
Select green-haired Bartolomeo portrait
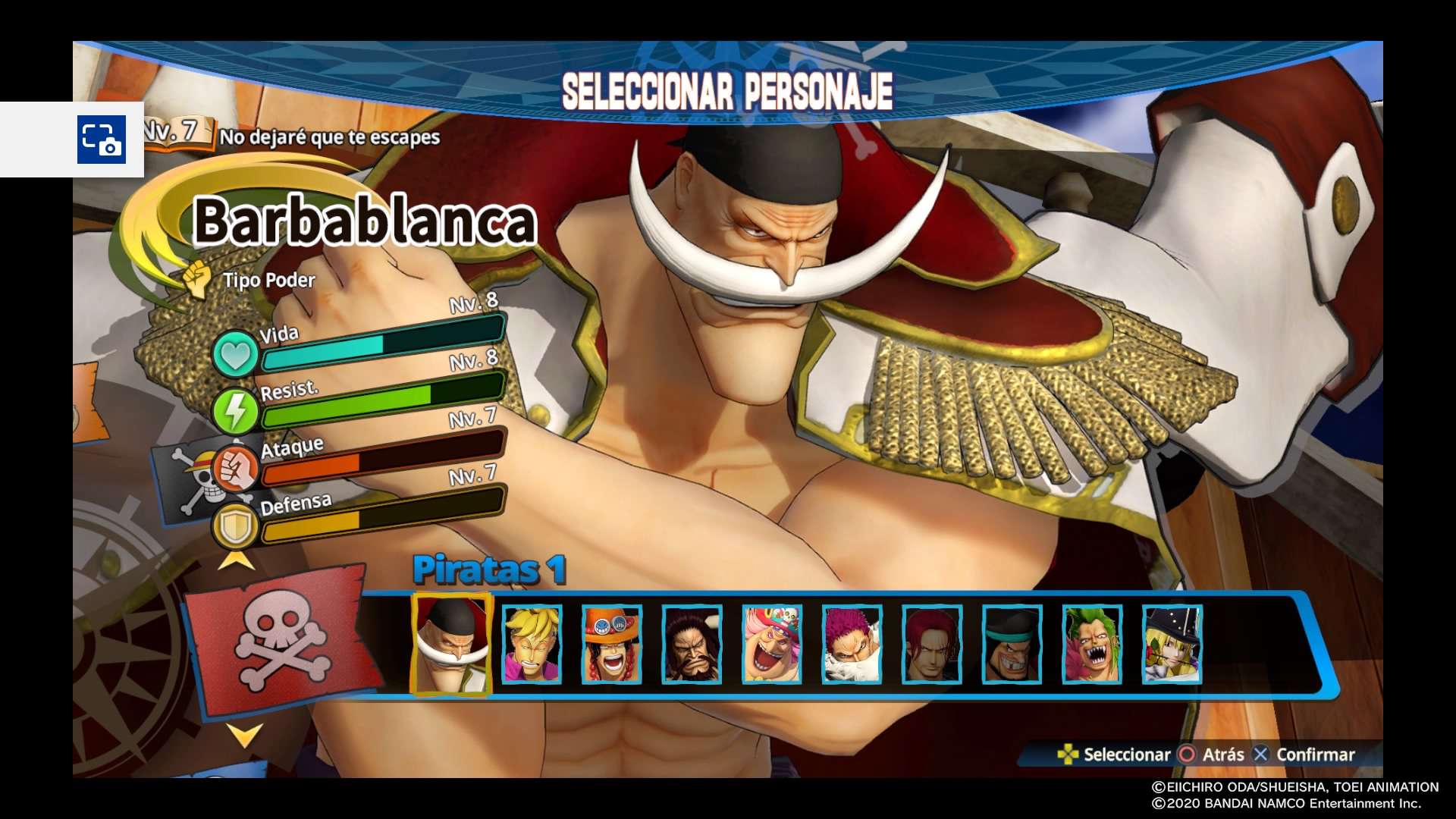click(x=1092, y=645)
